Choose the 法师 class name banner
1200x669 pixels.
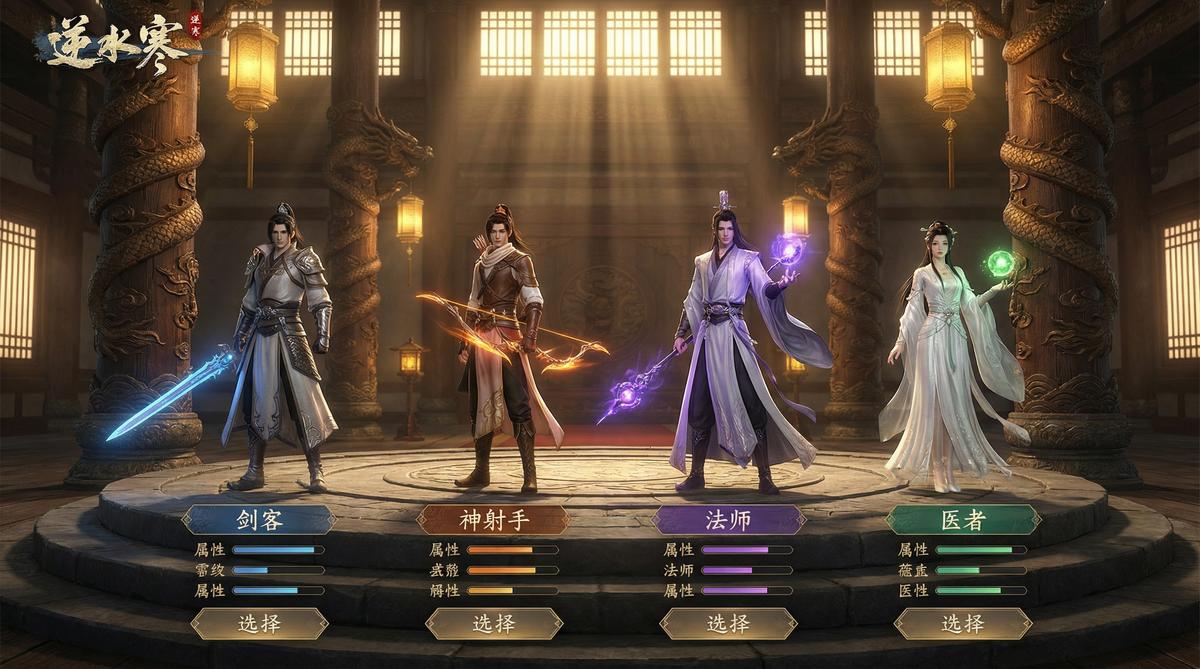[x=728, y=520]
